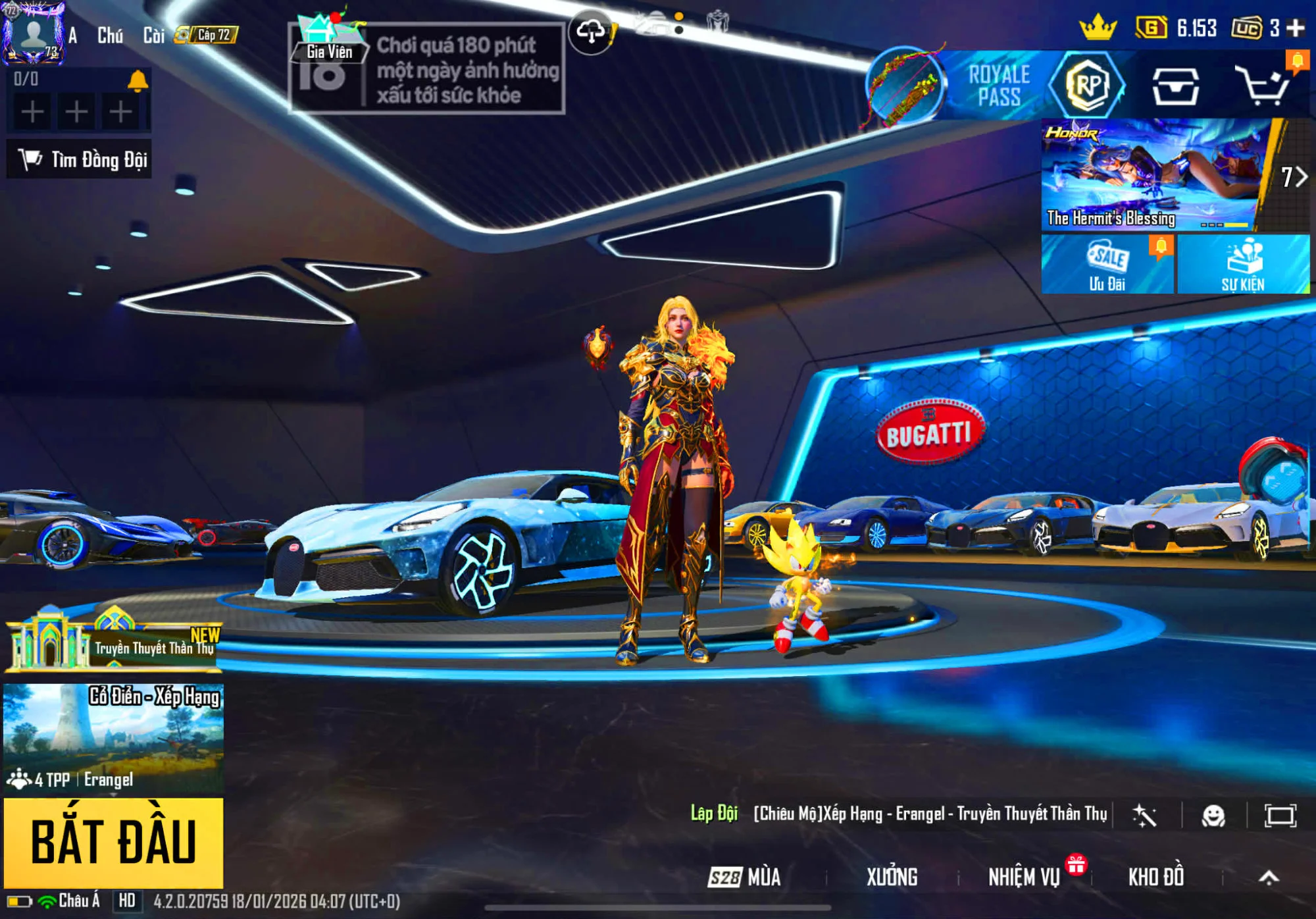This screenshot has width=1316, height=919.
Task: Click Tìm Đồng Đội to find teammates
Action: [x=80, y=159]
